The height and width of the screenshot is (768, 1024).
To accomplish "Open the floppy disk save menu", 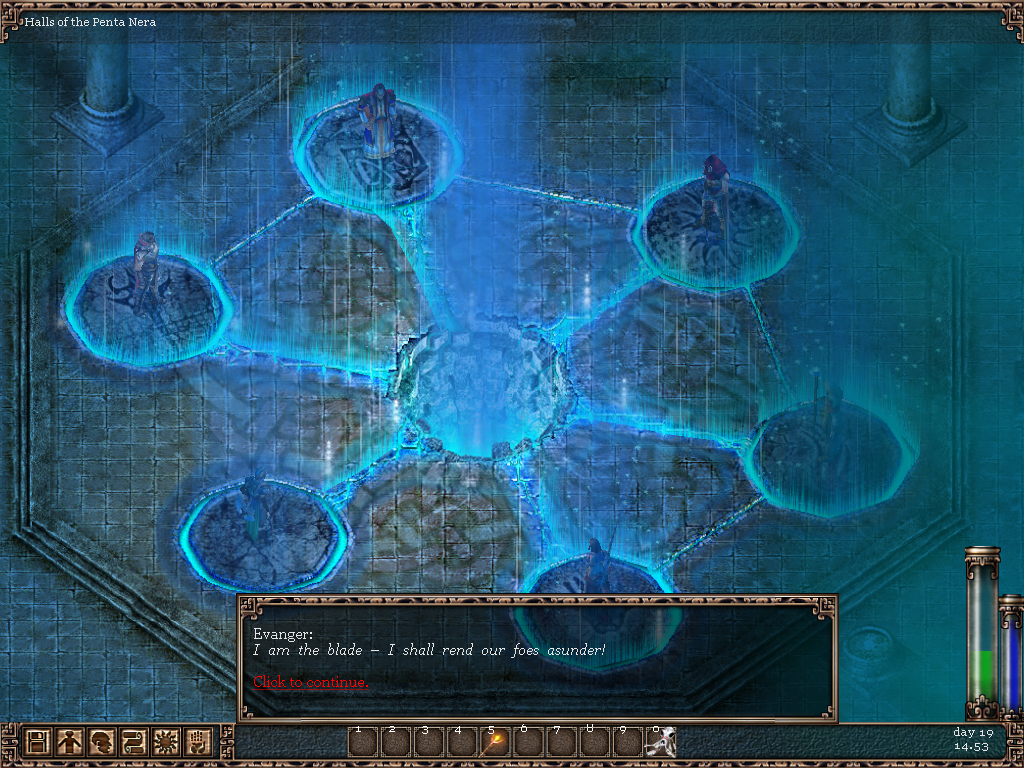I will (x=38, y=743).
